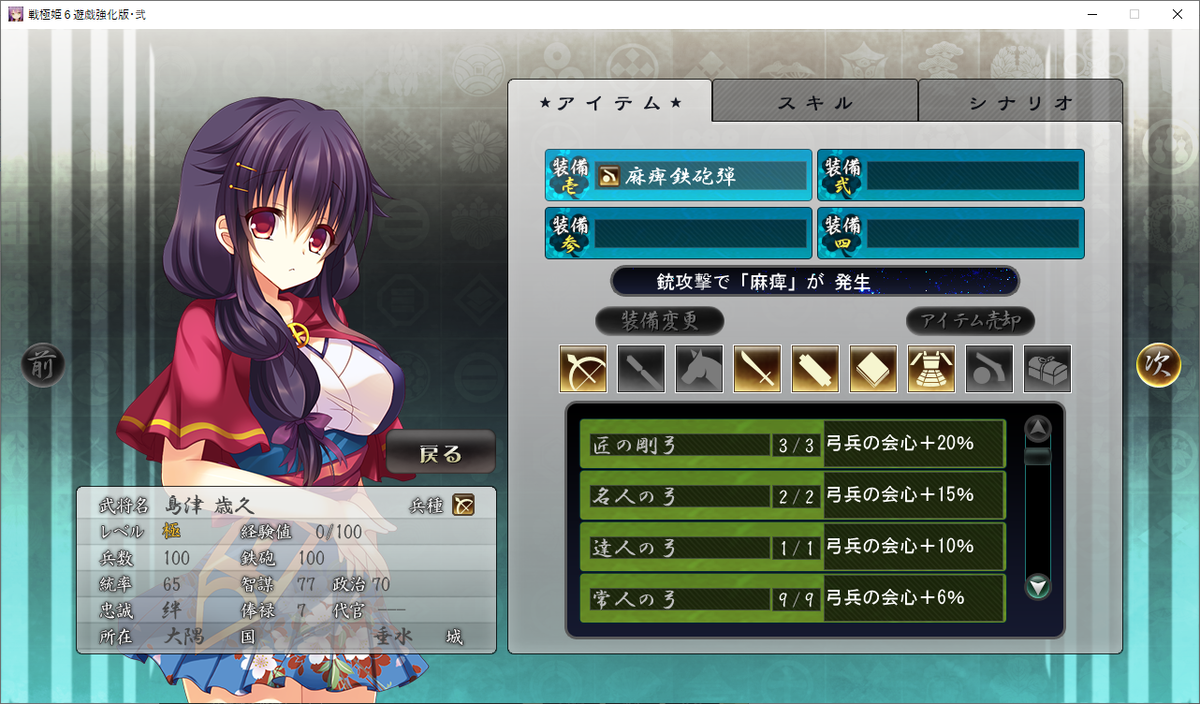Image resolution: width=1200 pixels, height=704 pixels.
Task: Show the book item category
Action: tap(873, 369)
